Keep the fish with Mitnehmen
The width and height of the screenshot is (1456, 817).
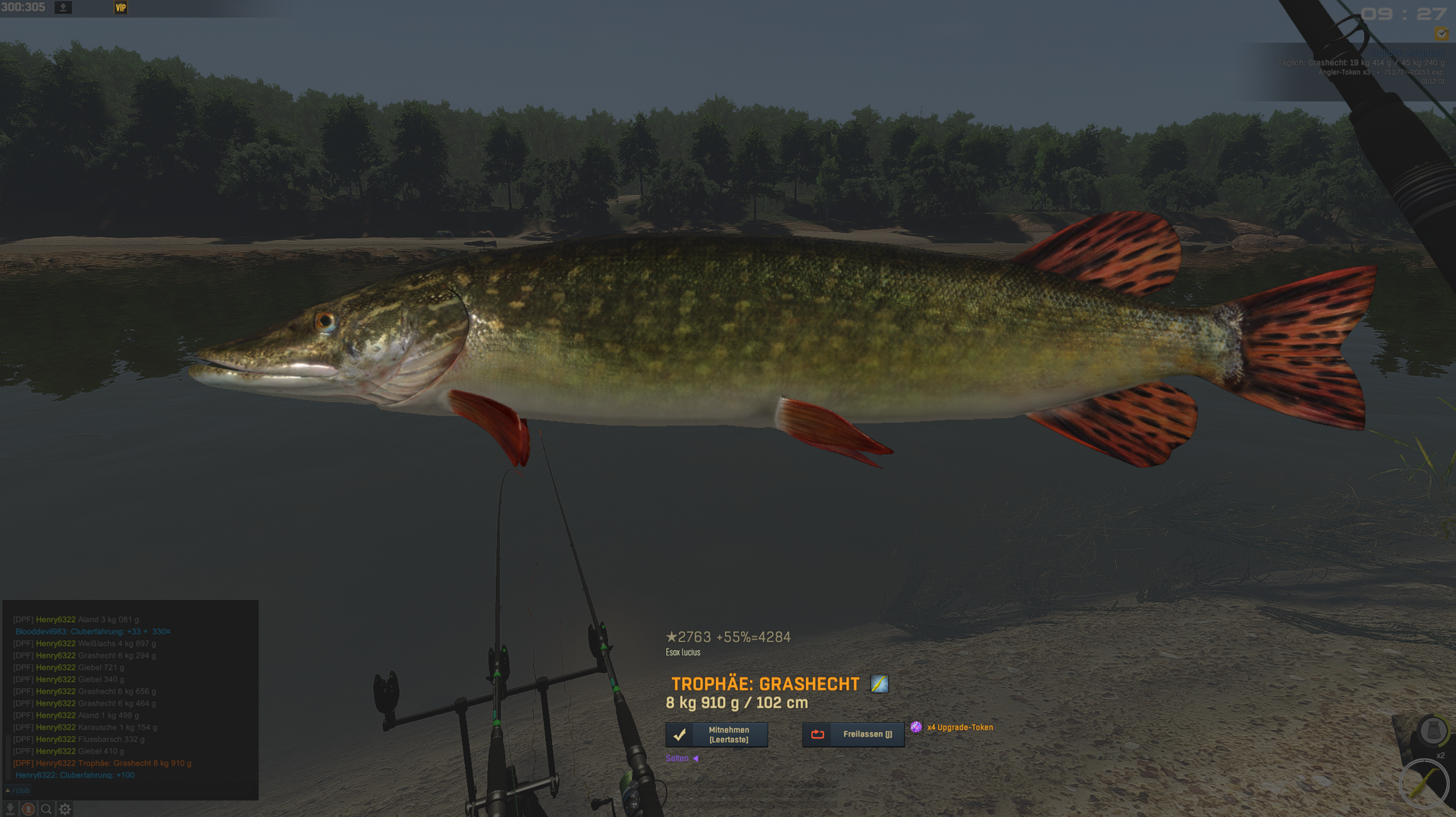pyautogui.click(x=717, y=734)
